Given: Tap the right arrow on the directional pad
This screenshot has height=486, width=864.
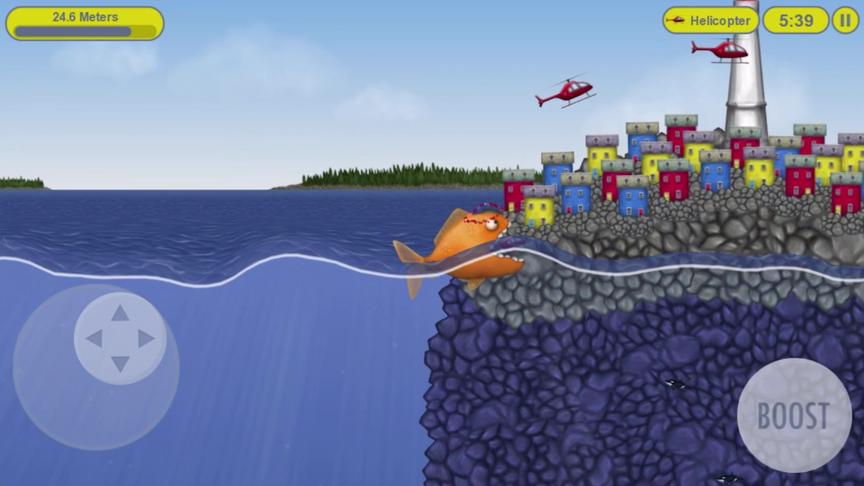Looking at the screenshot, I should [147, 339].
